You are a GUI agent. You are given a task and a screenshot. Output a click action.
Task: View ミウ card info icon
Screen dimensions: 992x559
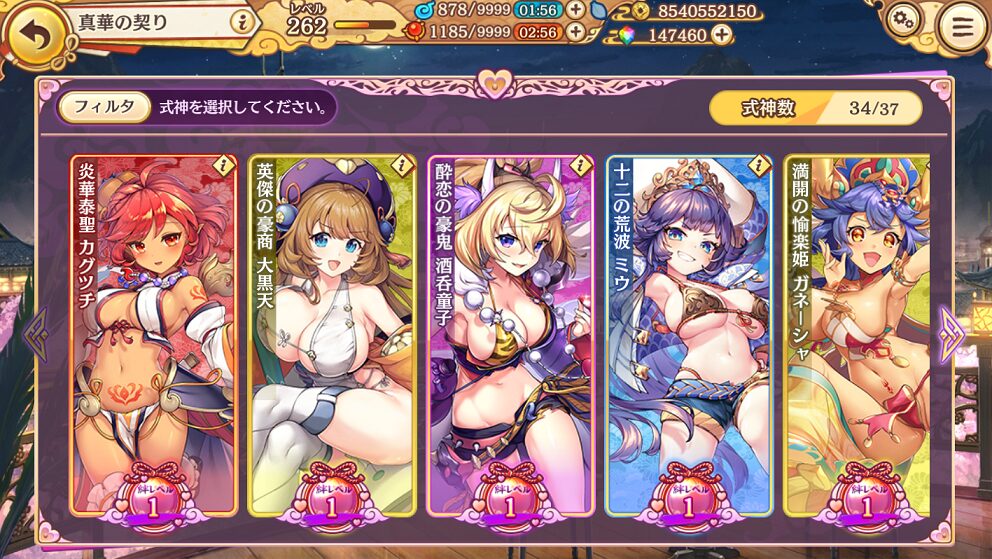click(x=759, y=164)
